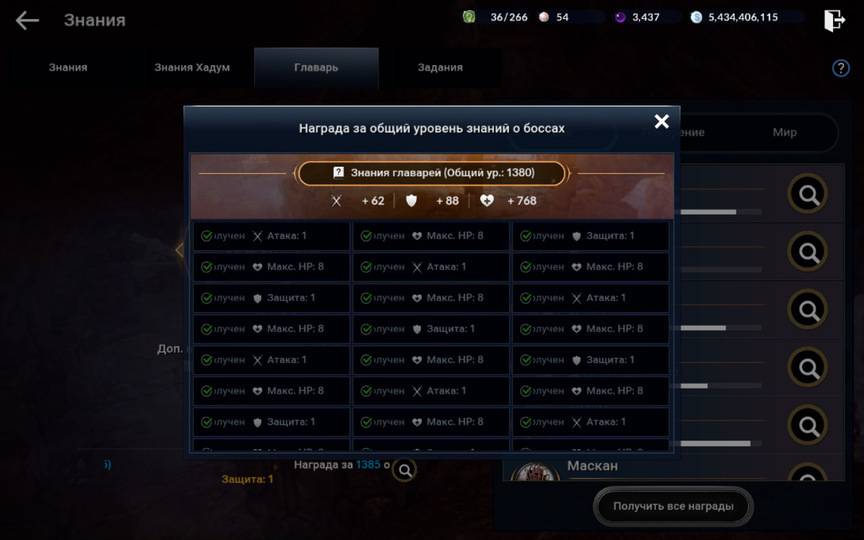Image resolution: width=864 pixels, height=540 pixels.
Task: Select the Мир filter tab
Action: coord(784,132)
